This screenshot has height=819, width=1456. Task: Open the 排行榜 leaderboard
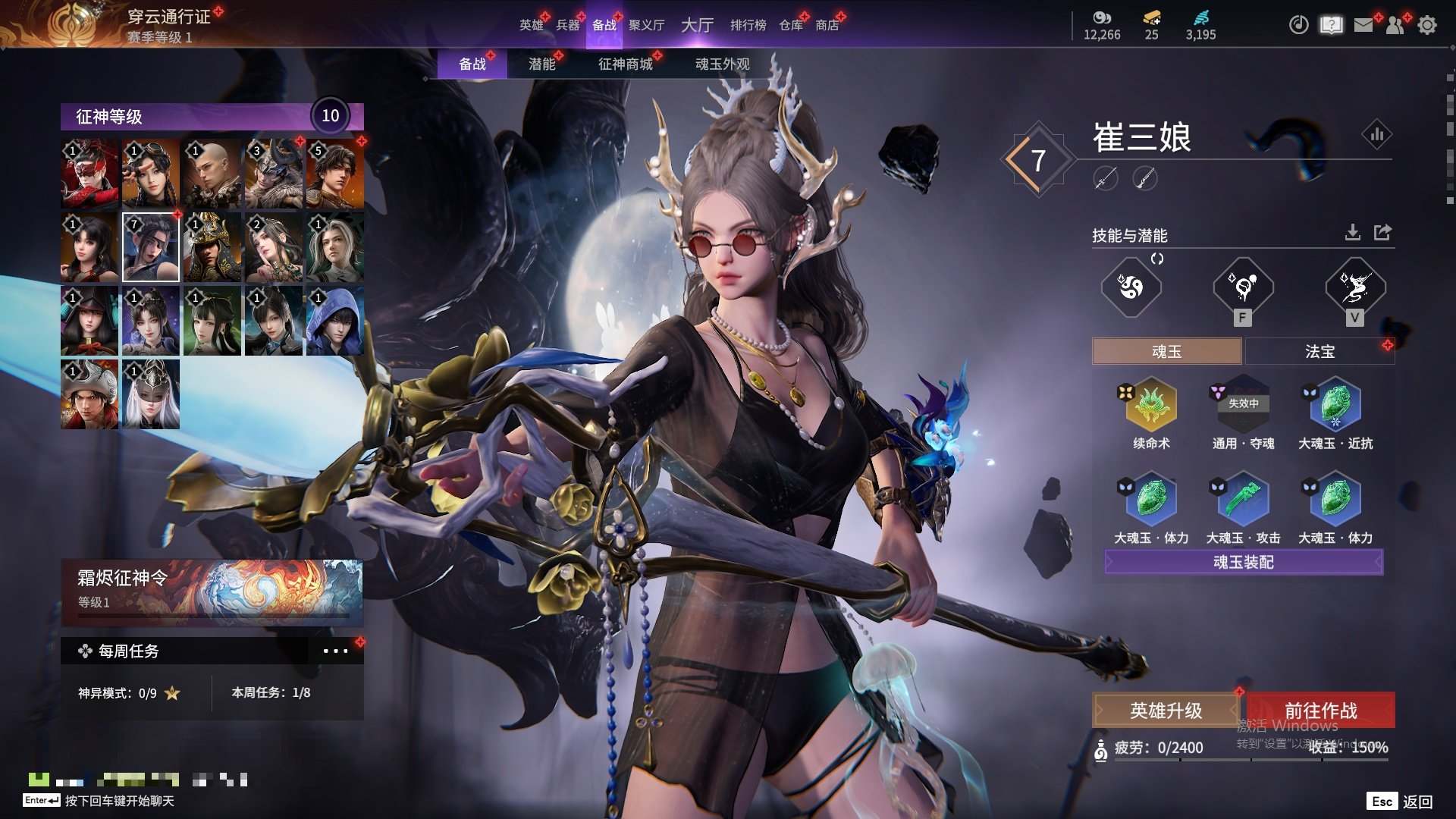[748, 25]
